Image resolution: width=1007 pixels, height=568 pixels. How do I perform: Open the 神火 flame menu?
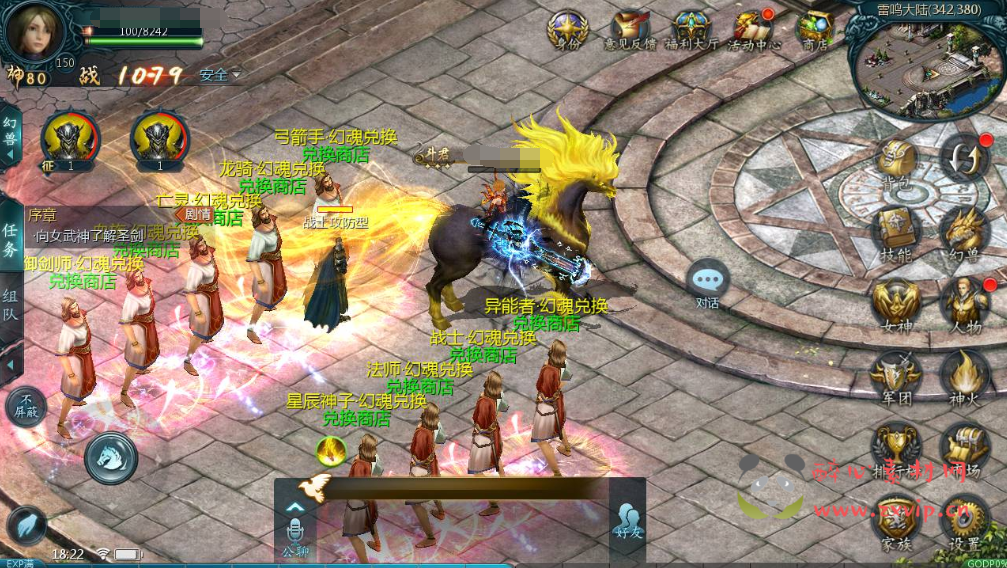pyautogui.click(x=965, y=374)
